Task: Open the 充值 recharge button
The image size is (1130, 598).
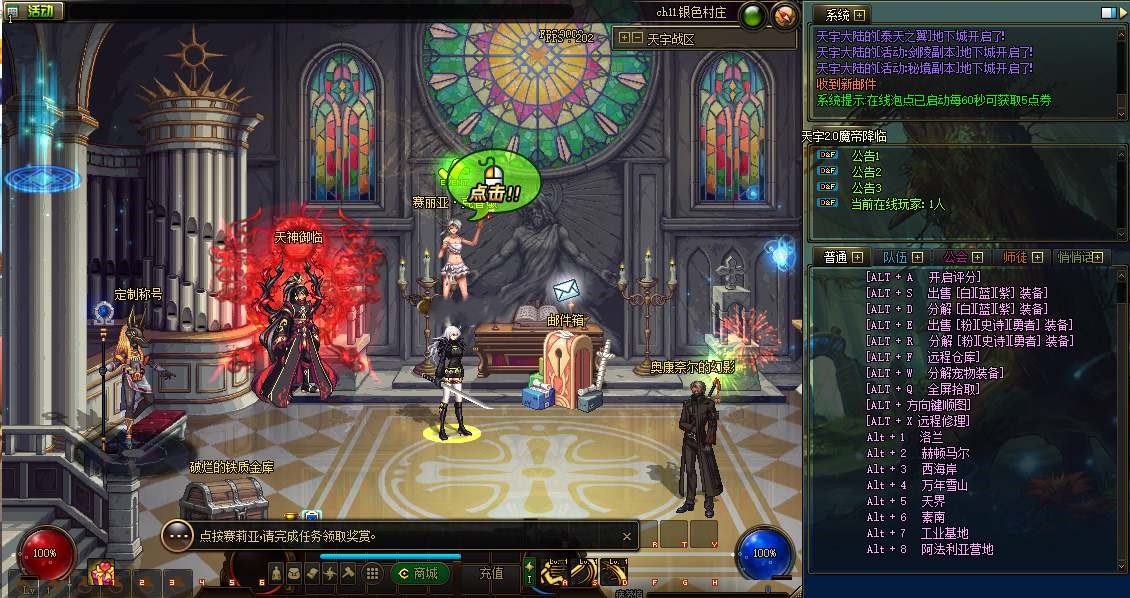Action: tap(491, 573)
